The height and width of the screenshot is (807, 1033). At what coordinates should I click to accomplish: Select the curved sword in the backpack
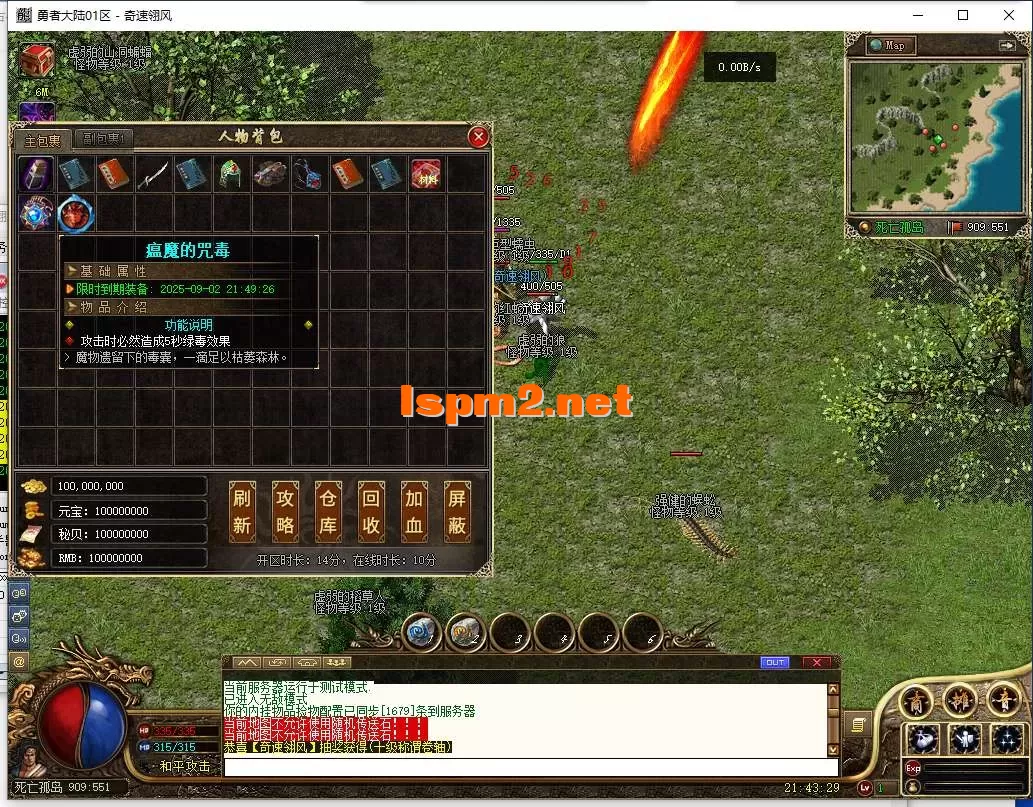click(x=153, y=174)
